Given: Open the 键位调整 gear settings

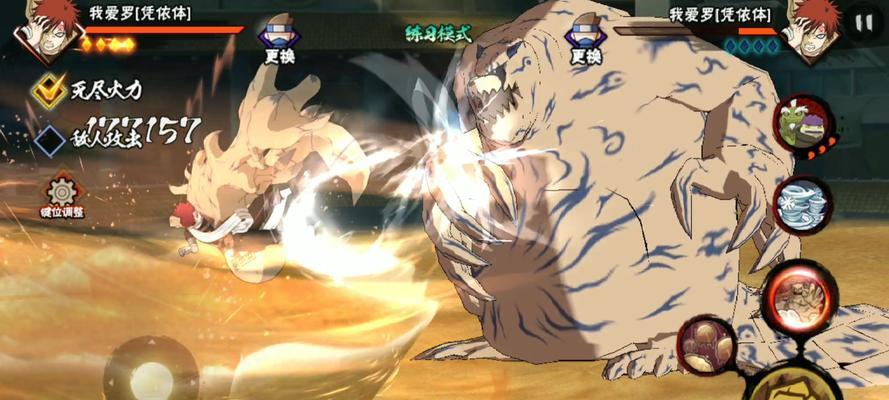Looking at the screenshot, I should click(x=62, y=191).
